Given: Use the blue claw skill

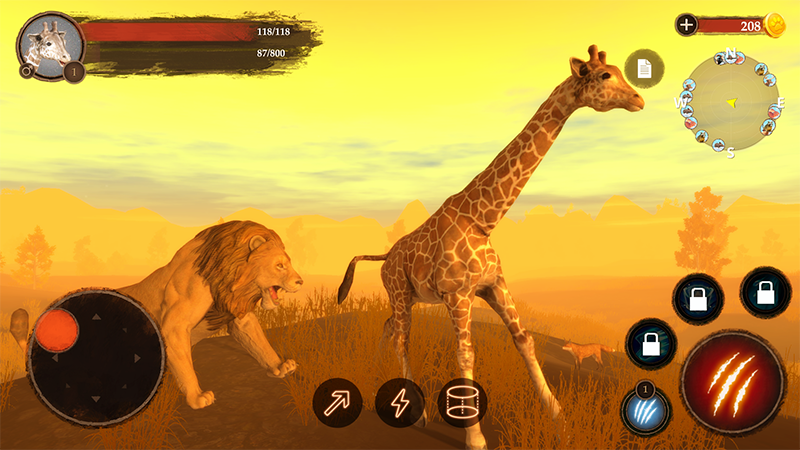Looking at the screenshot, I should pyautogui.click(x=645, y=410).
